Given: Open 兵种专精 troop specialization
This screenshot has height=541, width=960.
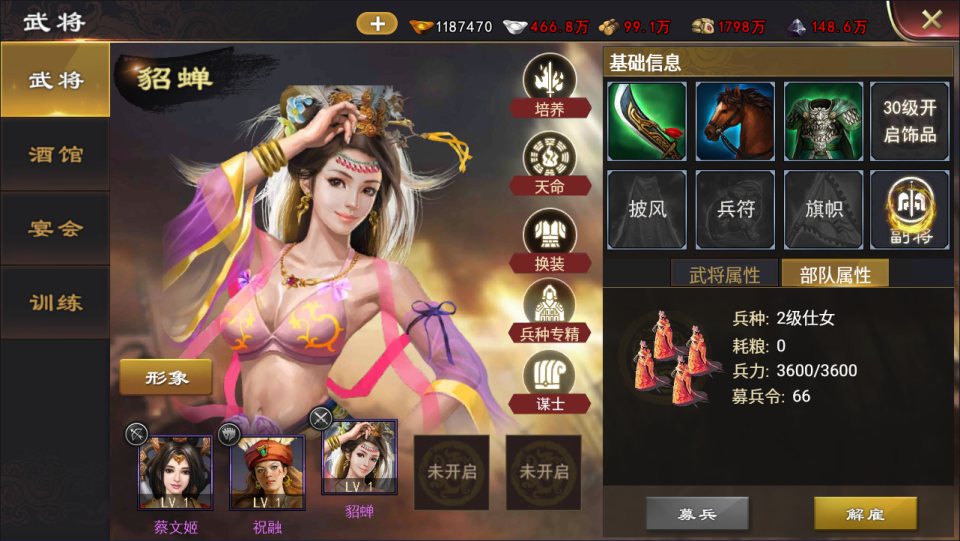Looking at the screenshot, I should click(550, 312).
